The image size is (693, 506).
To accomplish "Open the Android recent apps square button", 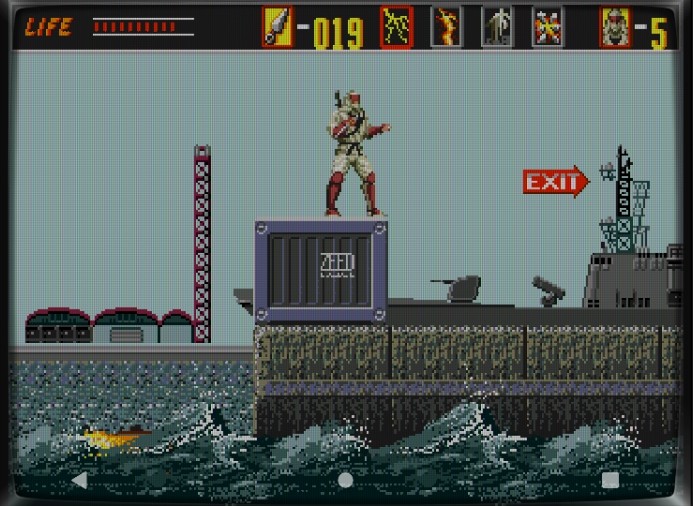I will 611,481.
